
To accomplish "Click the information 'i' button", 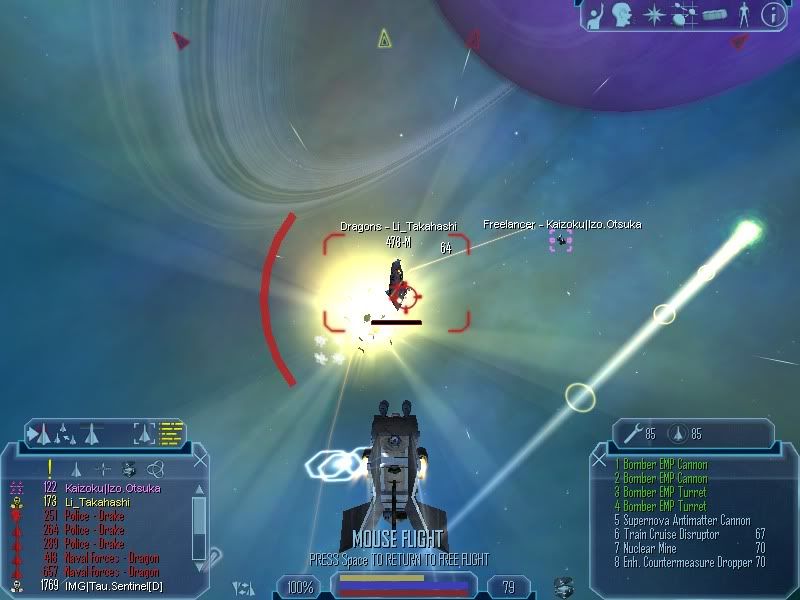I will (x=772, y=14).
